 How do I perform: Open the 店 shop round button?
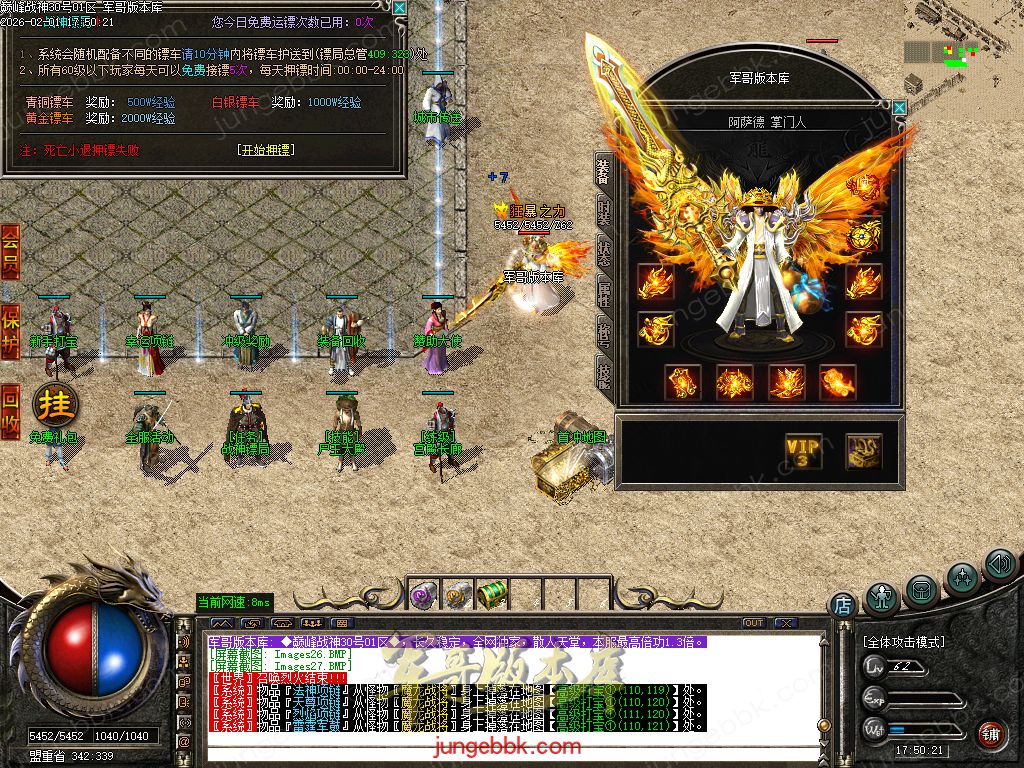[x=843, y=605]
